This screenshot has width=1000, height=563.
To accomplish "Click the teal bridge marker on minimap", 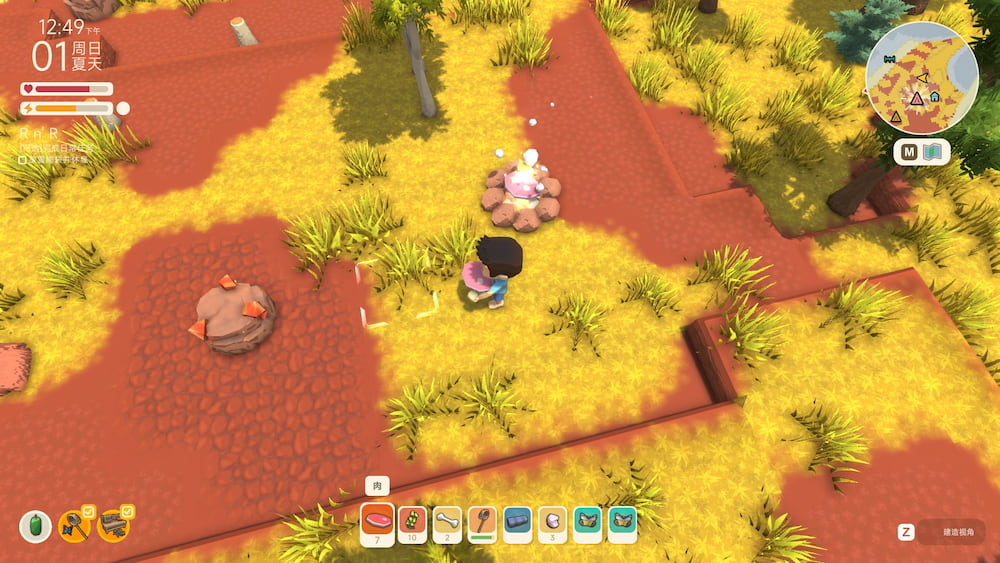I will [888, 59].
